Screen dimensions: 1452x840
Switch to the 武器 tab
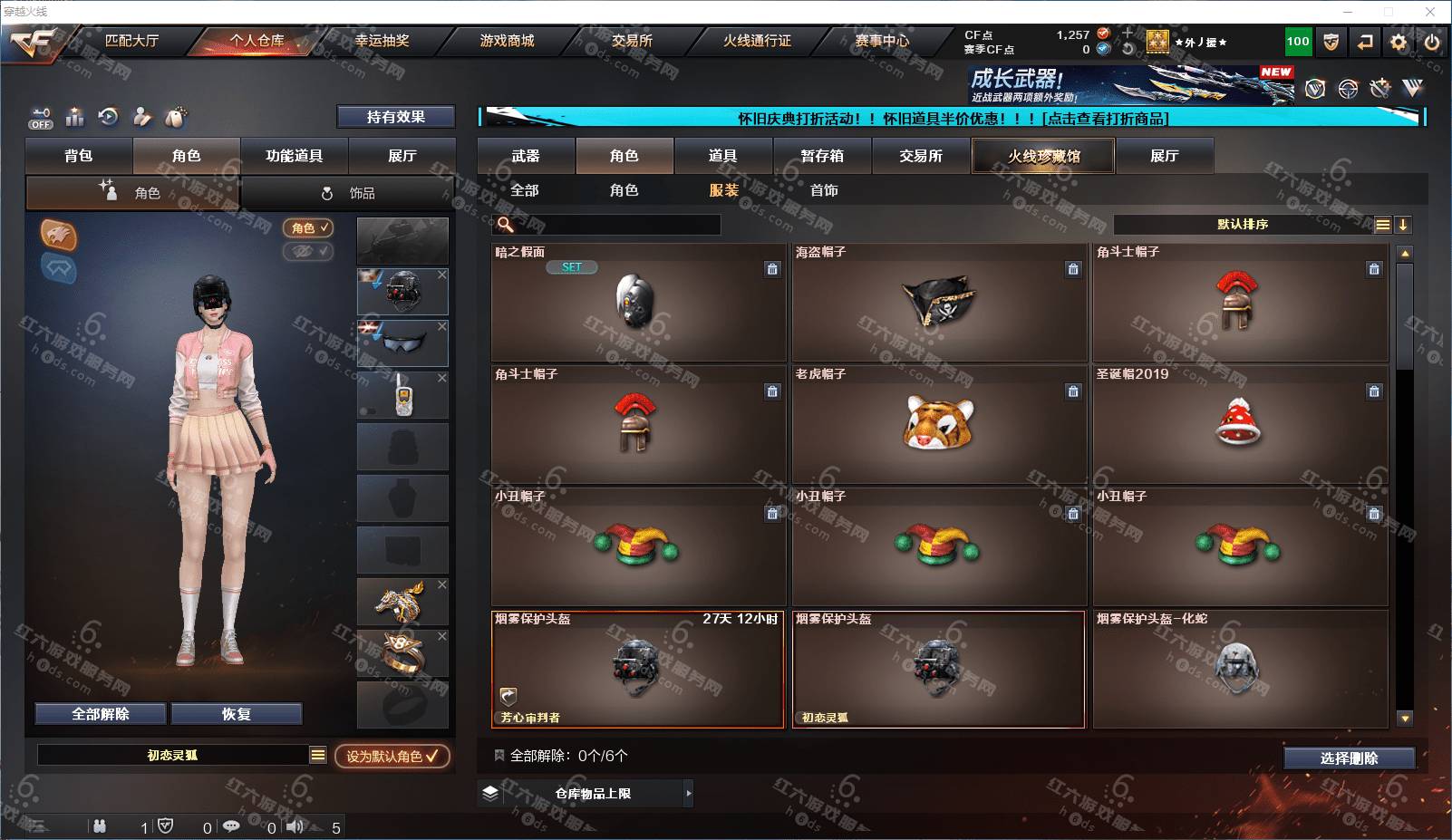(526, 156)
